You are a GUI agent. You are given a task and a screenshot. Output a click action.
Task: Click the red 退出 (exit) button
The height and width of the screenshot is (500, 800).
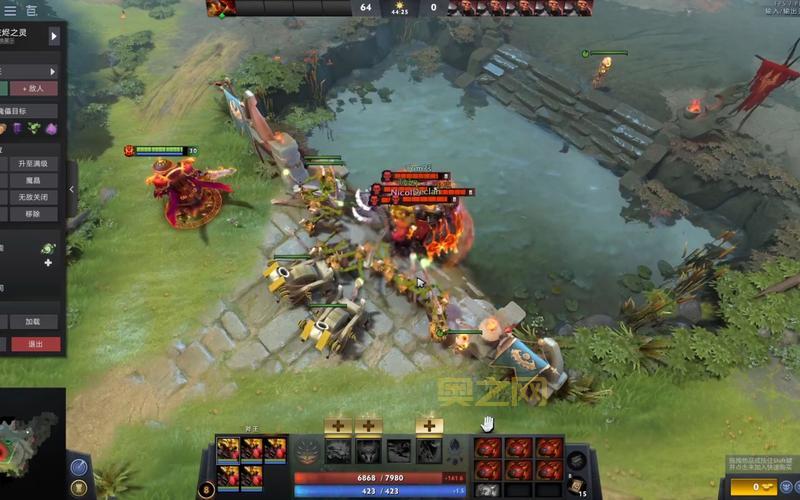pos(36,344)
